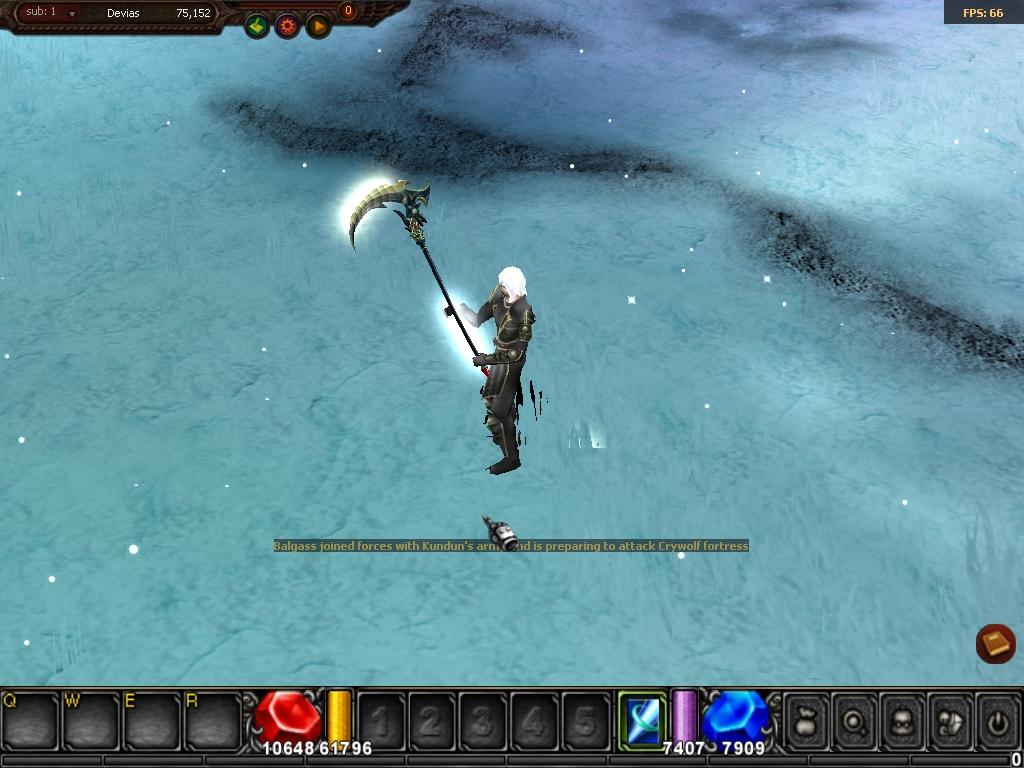Image resolution: width=1024 pixels, height=768 pixels.
Task: Open the inventory bag button
Action: click(808, 720)
